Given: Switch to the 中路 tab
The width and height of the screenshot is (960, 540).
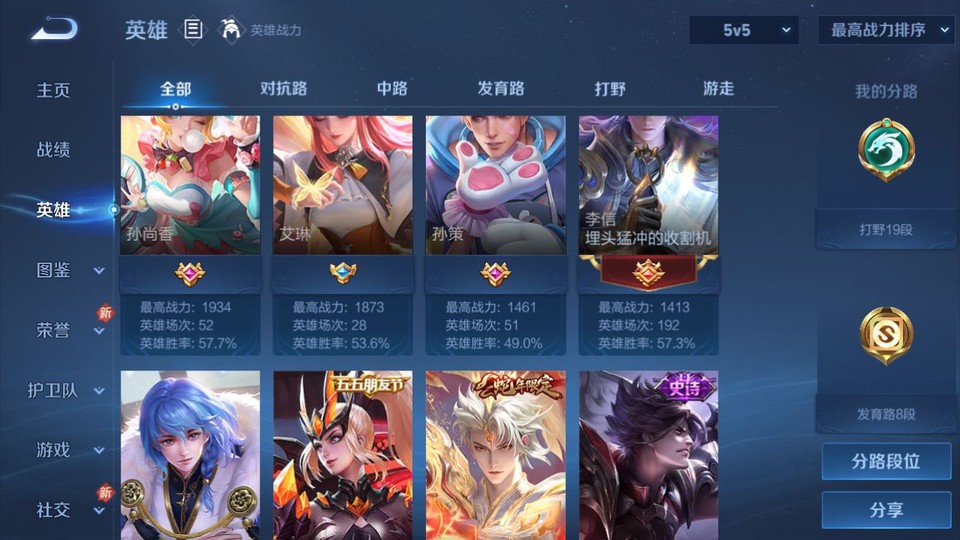Looking at the screenshot, I should point(392,89).
